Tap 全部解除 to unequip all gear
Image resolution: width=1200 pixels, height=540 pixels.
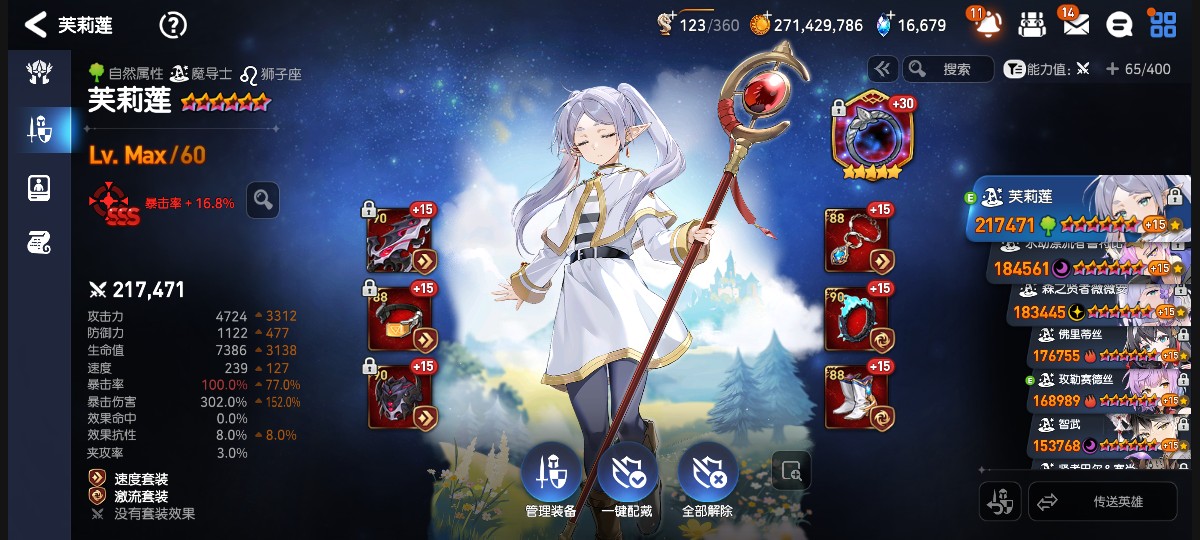(x=708, y=475)
